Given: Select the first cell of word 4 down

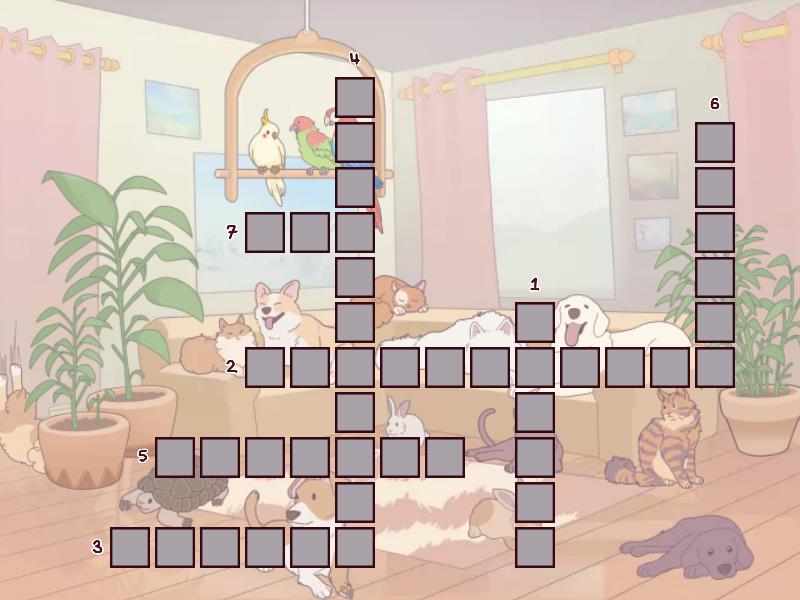Looking at the screenshot, I should click(355, 97).
